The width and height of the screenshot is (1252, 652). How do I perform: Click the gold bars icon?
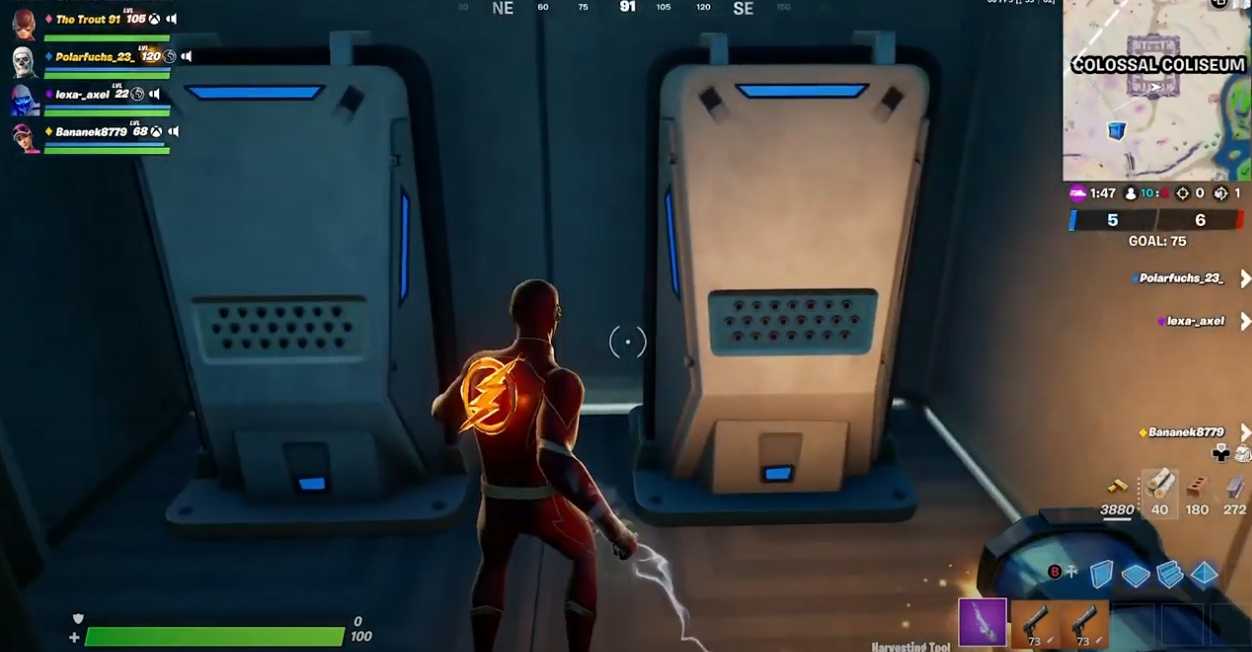[x=1118, y=487]
